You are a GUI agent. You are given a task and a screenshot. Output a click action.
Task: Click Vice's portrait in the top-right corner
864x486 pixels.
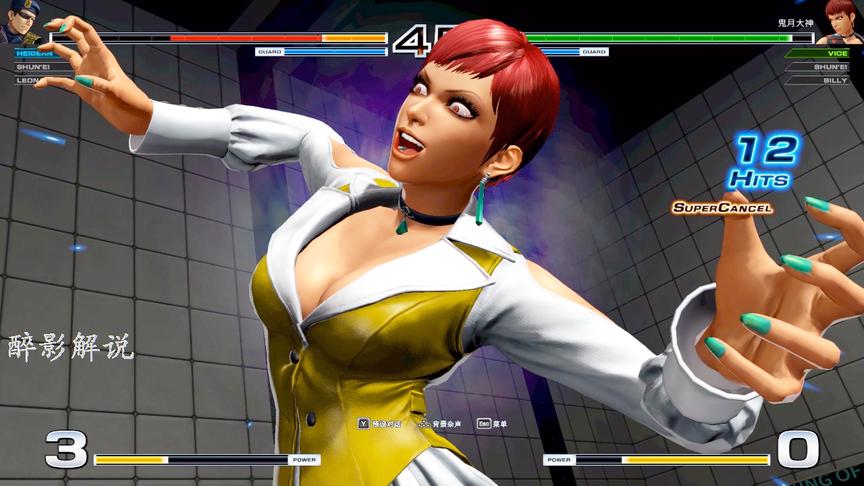tap(843, 20)
